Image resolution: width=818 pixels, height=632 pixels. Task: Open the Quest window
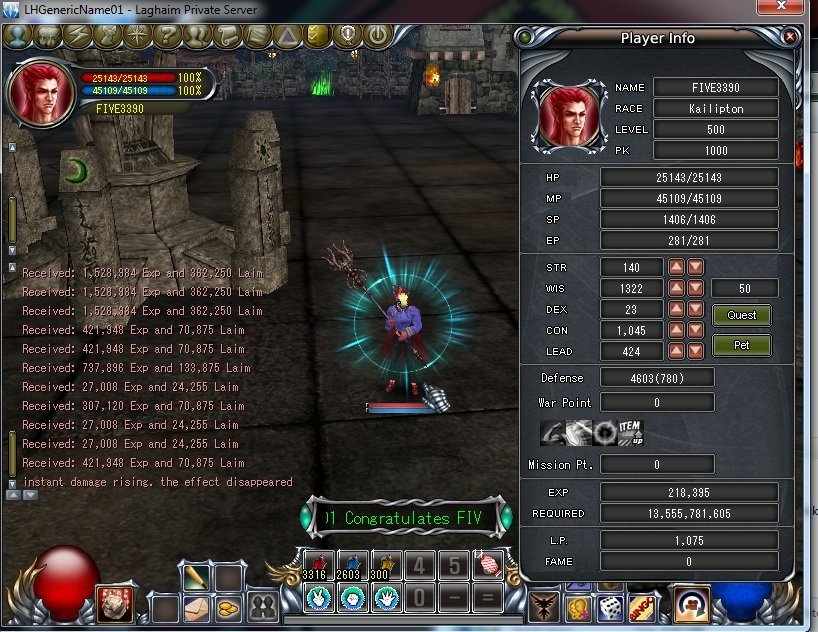[741, 315]
